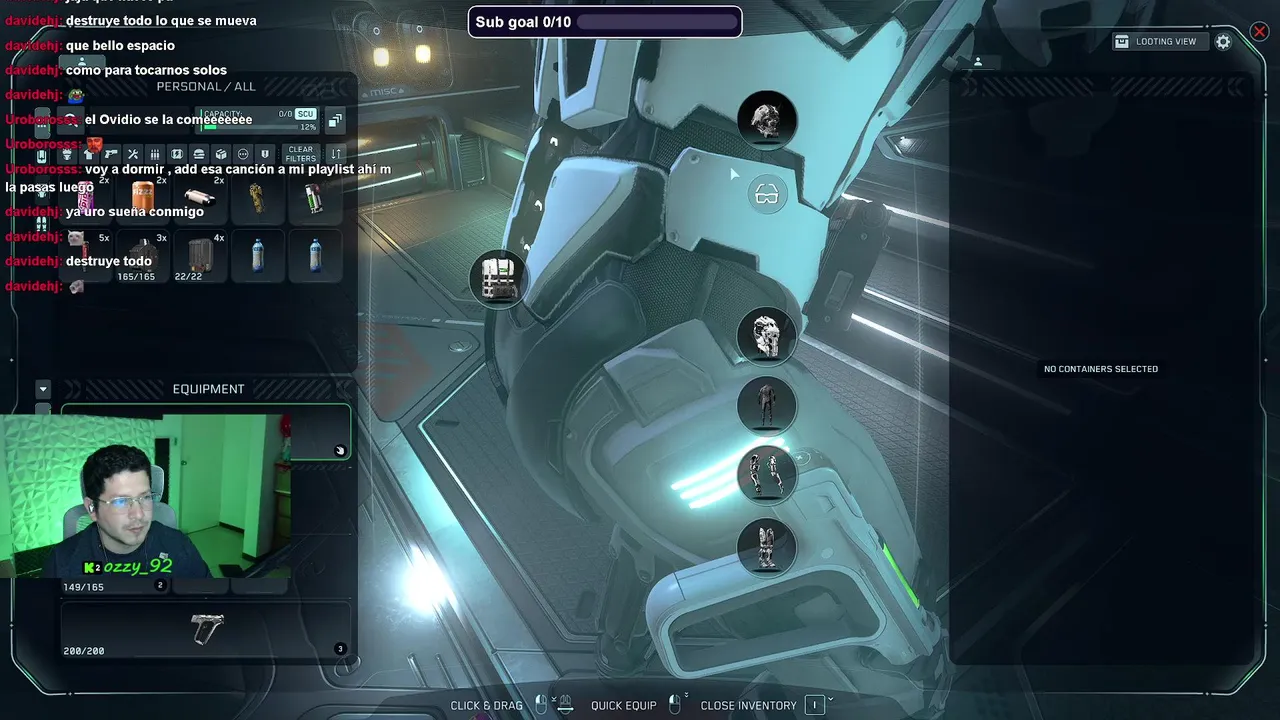
Task: Select the undersuit body slot on character
Action: tap(767, 405)
